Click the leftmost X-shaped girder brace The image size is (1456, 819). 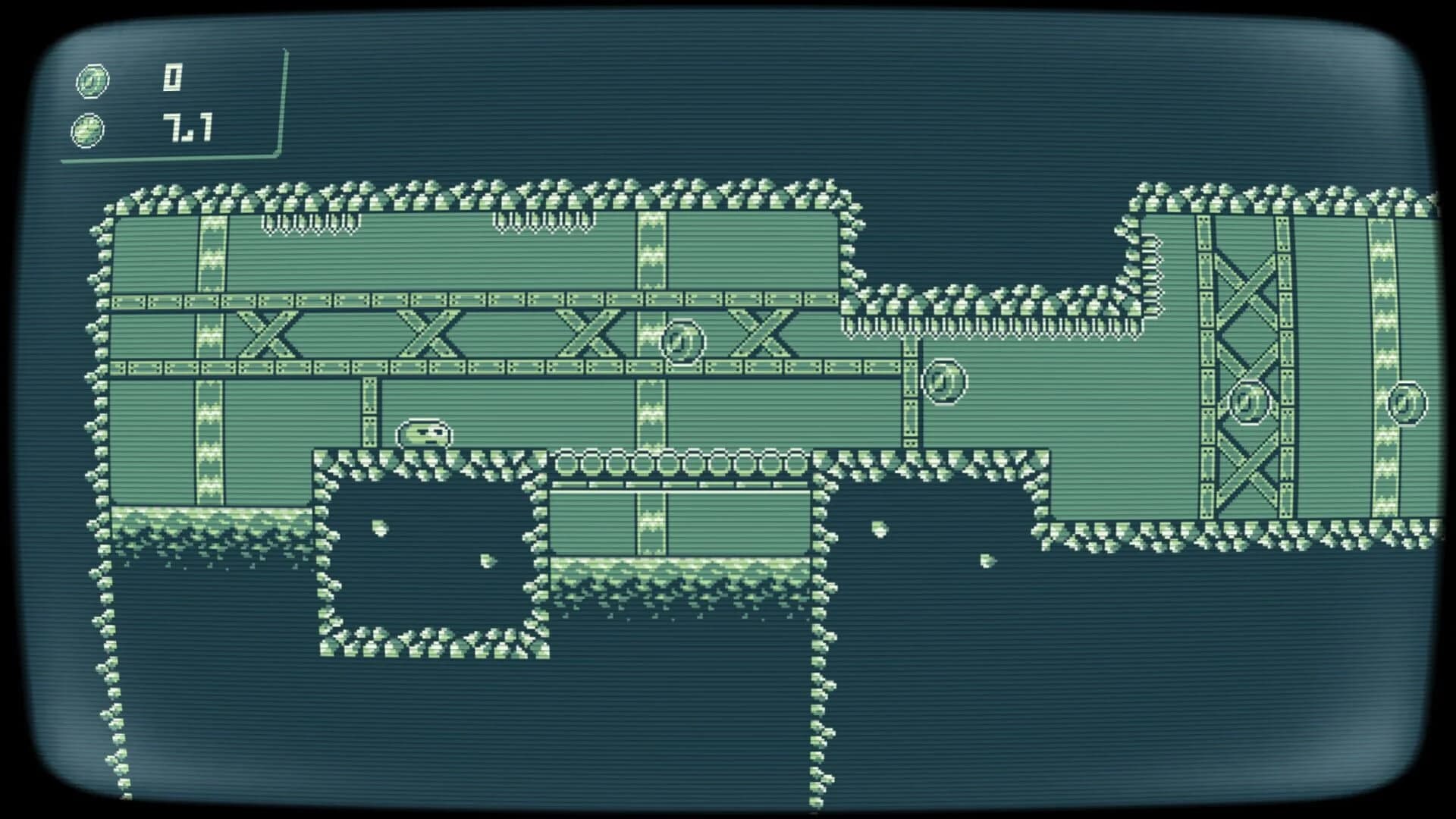(267, 332)
